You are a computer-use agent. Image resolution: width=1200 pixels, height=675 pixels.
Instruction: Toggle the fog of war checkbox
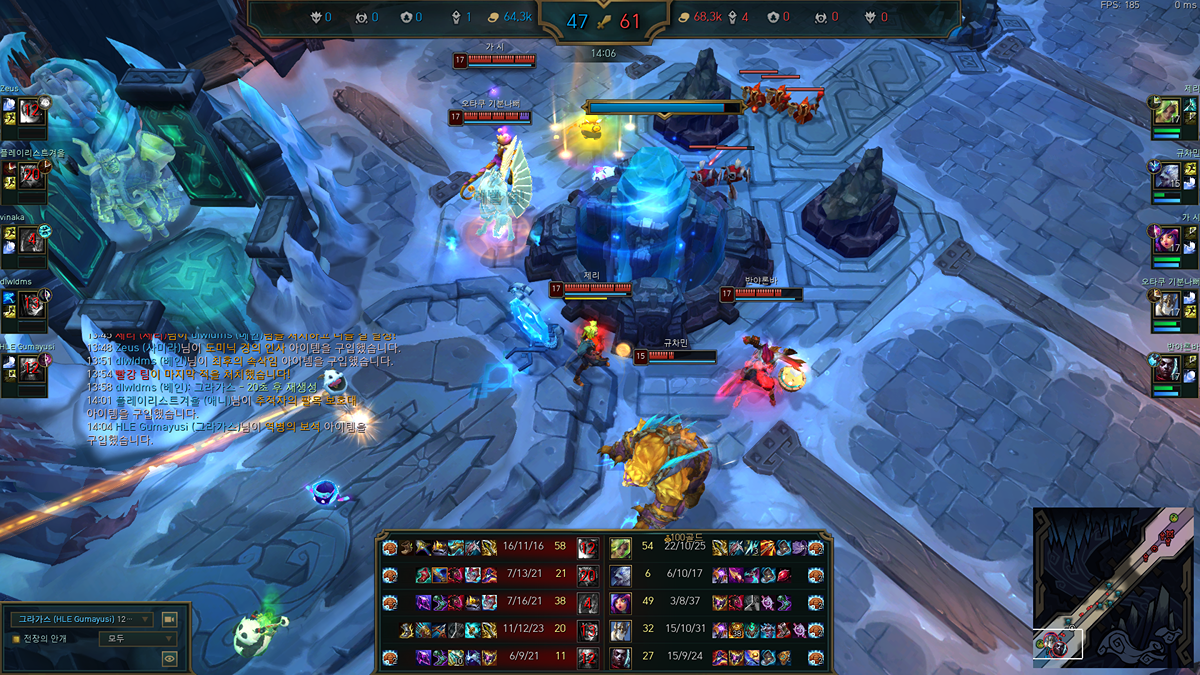pyautogui.click(x=15, y=638)
